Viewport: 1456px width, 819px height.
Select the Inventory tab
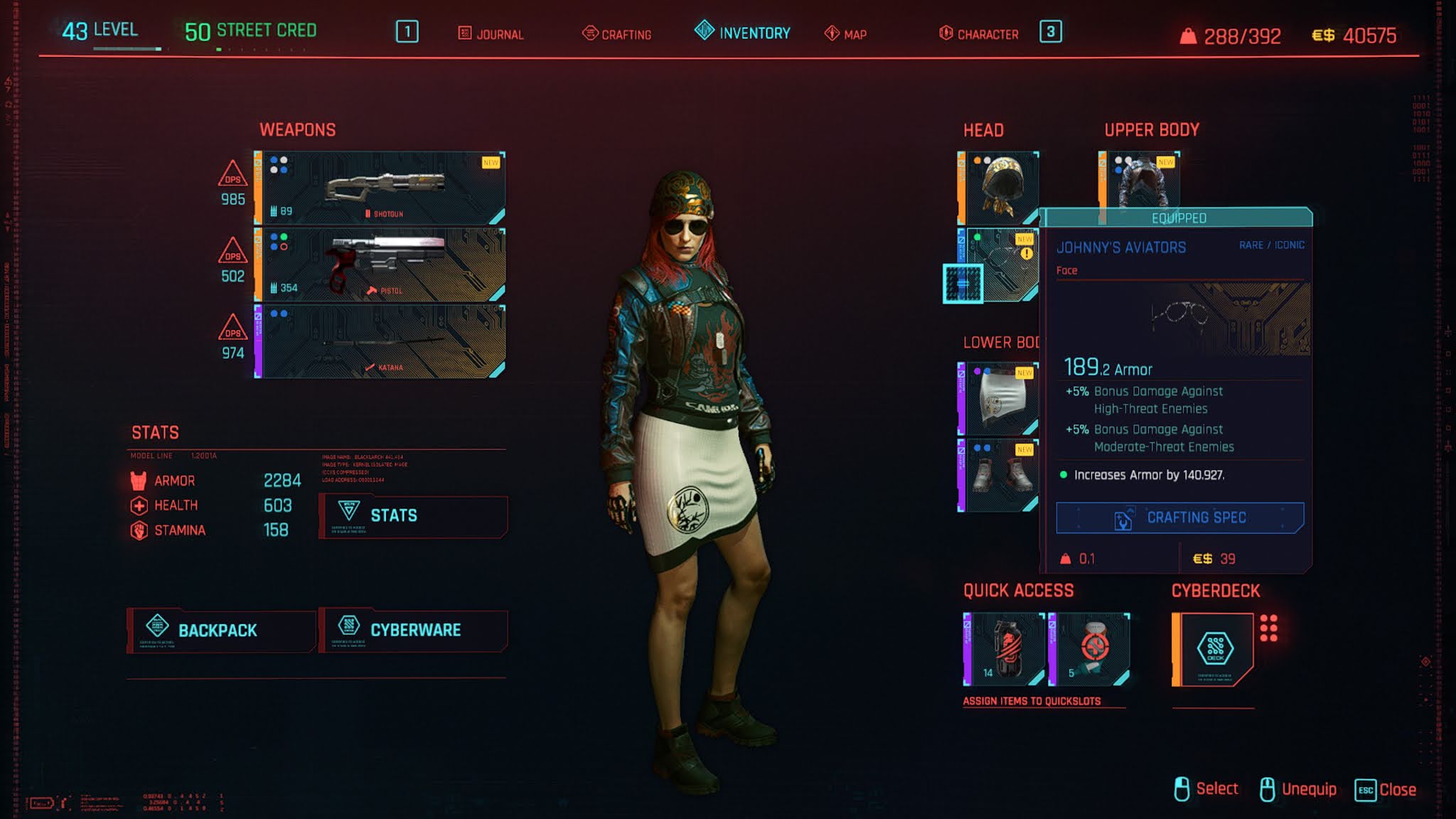(x=743, y=33)
